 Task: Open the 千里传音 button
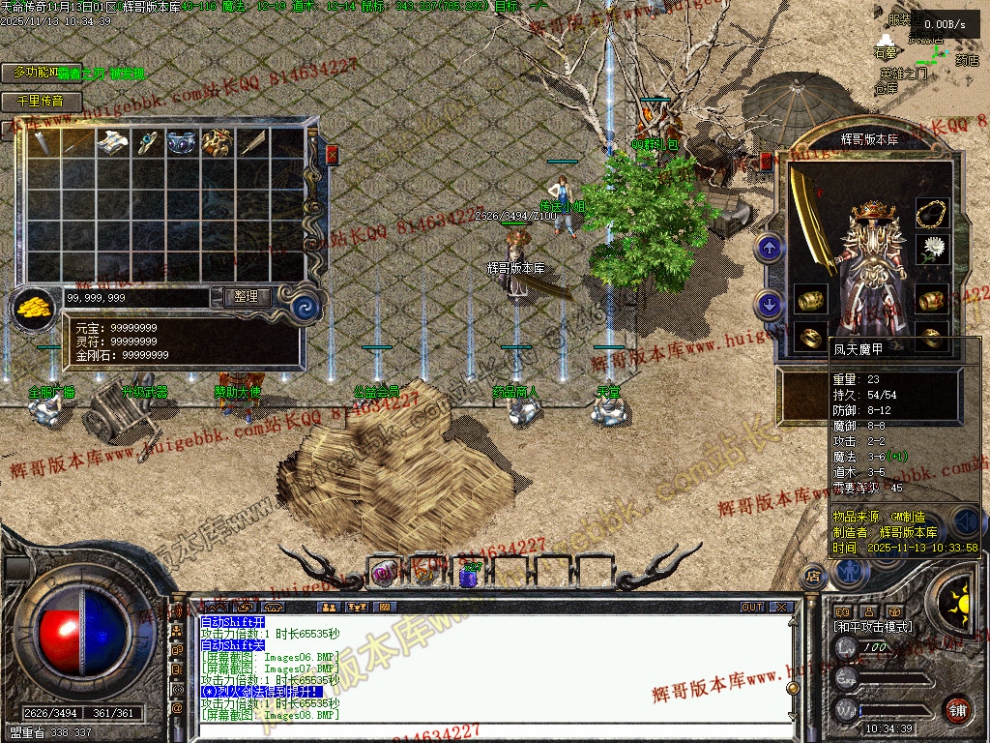(x=40, y=101)
